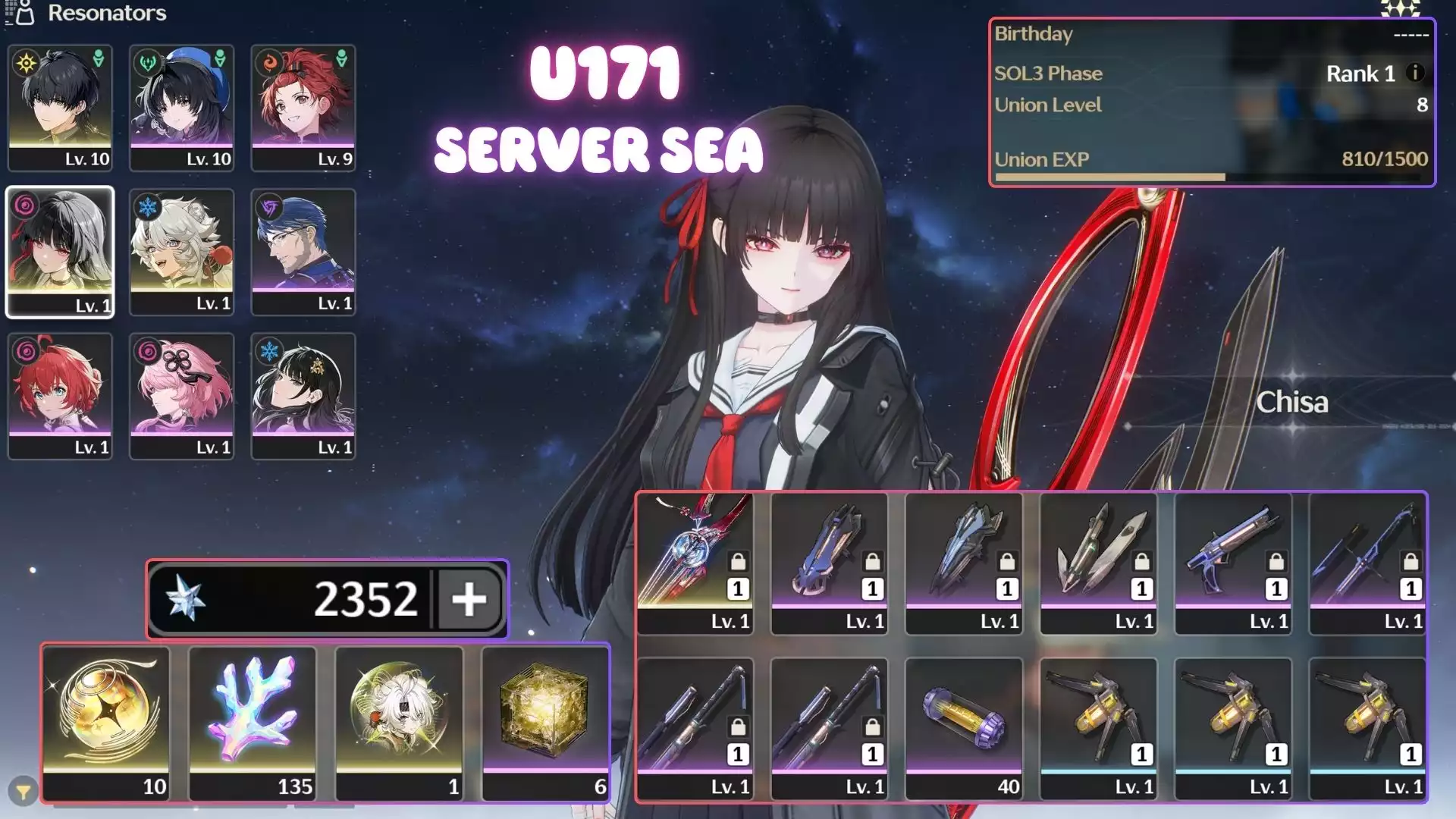Choose the blue pistol weapon slot
This screenshot has height=819, width=1456.
click(x=1233, y=563)
